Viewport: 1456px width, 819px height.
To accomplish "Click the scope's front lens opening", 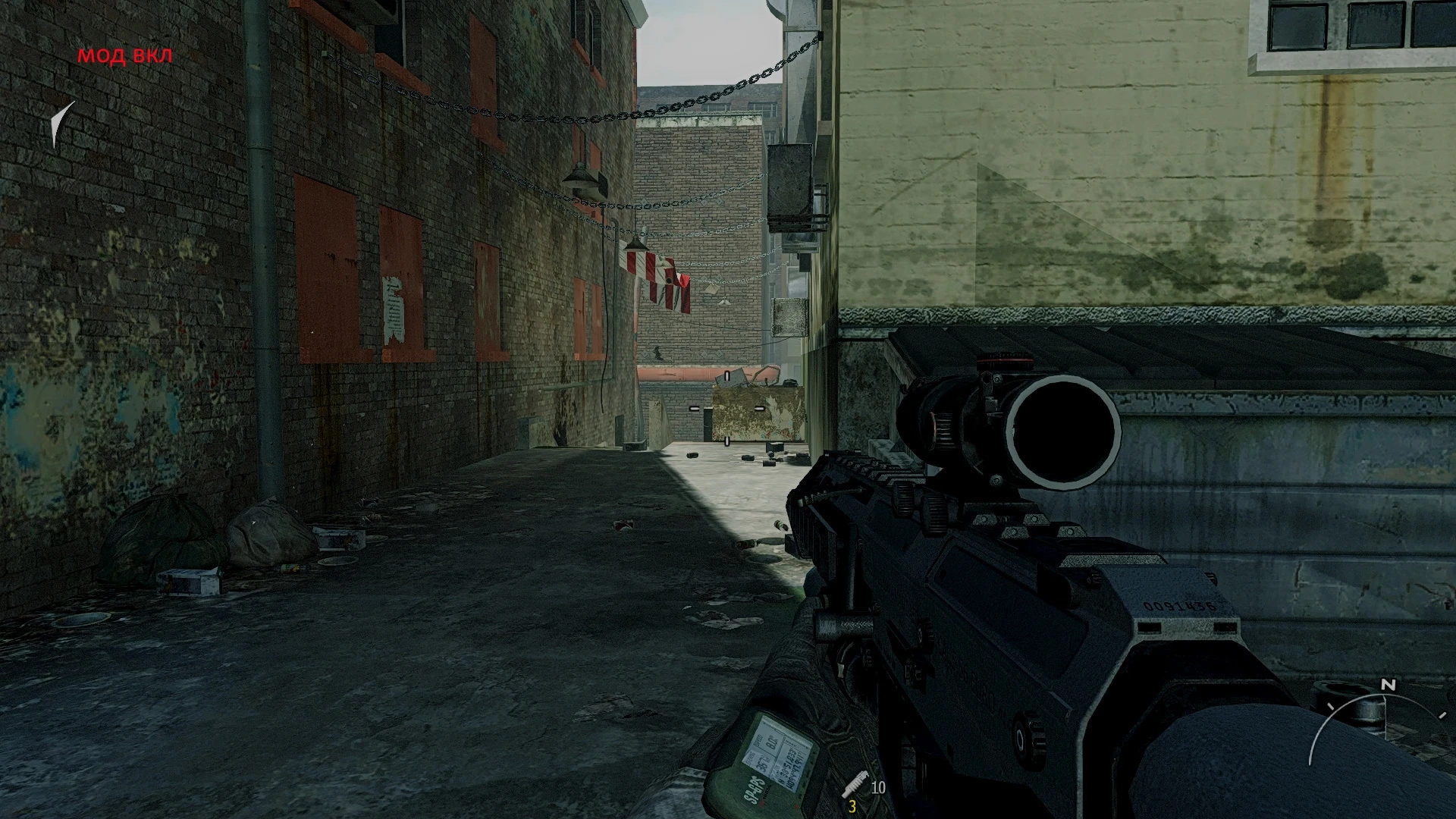I will [1062, 428].
